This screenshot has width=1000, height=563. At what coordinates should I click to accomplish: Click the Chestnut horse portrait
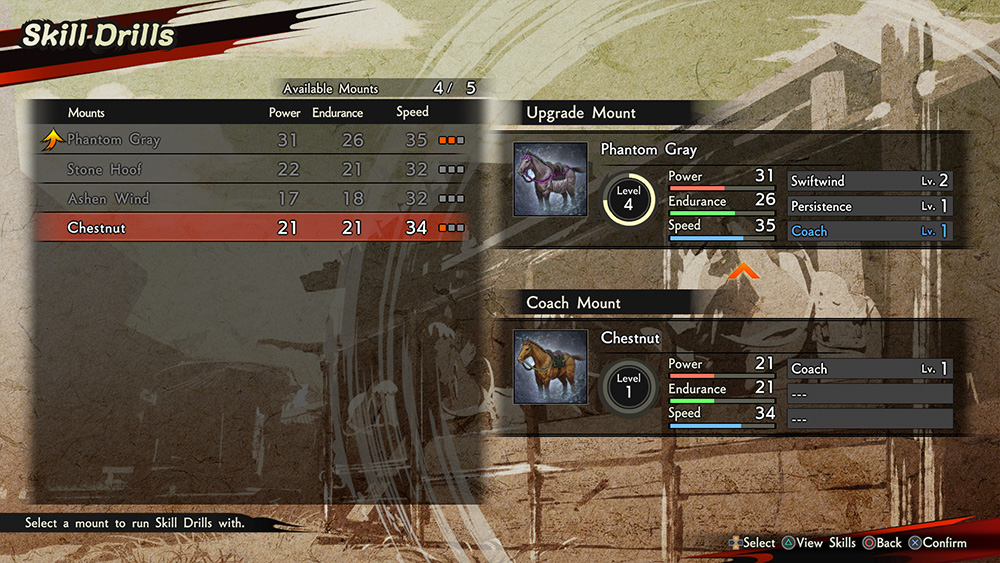pos(550,367)
